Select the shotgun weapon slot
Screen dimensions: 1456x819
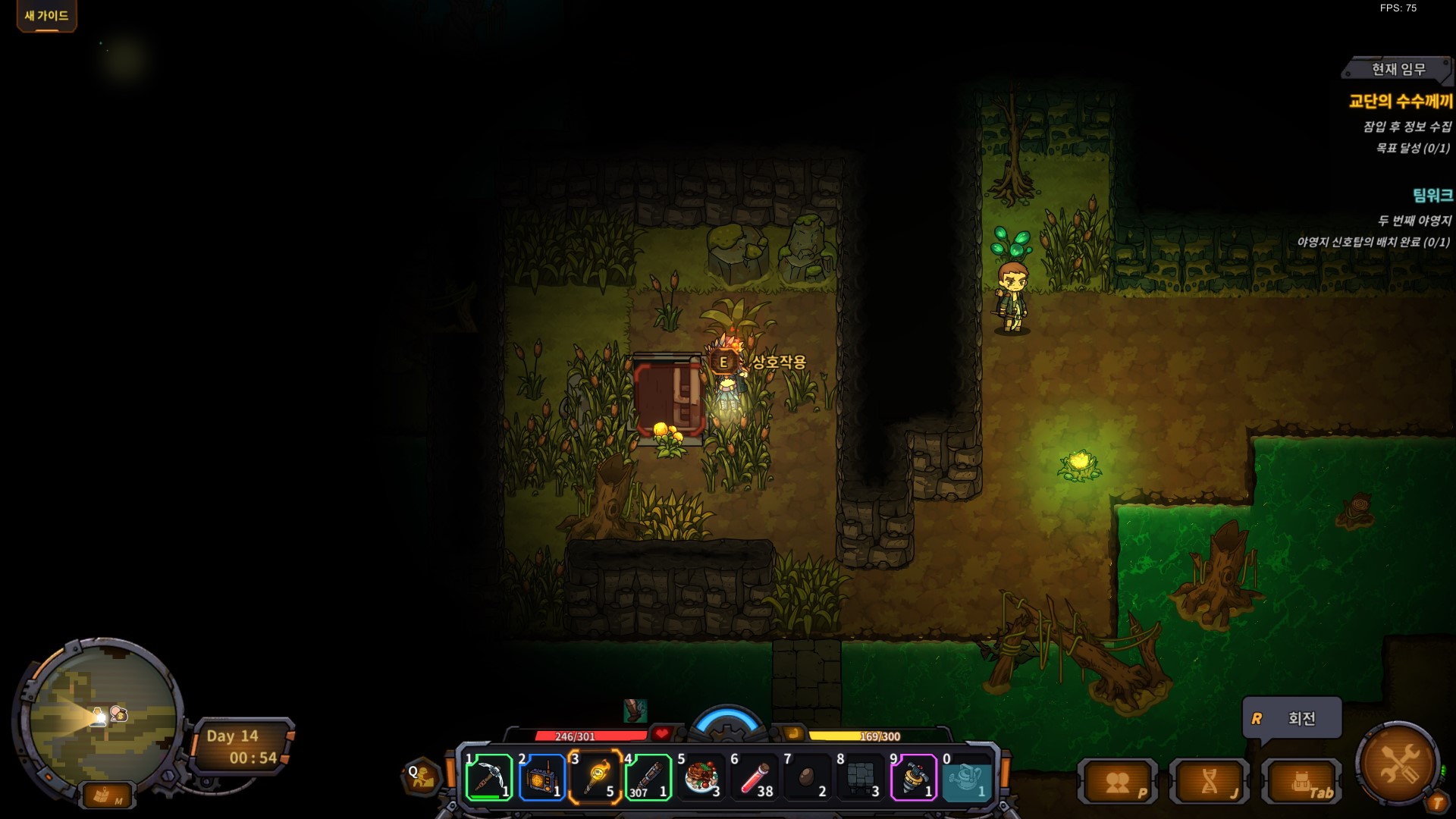648,778
